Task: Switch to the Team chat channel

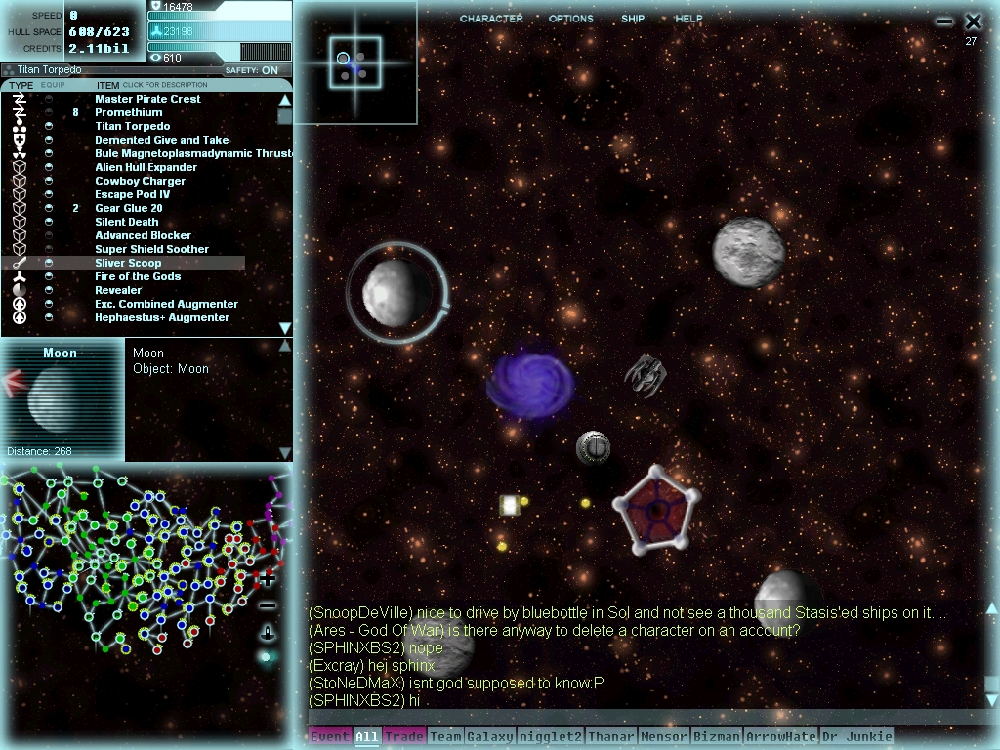Action: [x=446, y=737]
